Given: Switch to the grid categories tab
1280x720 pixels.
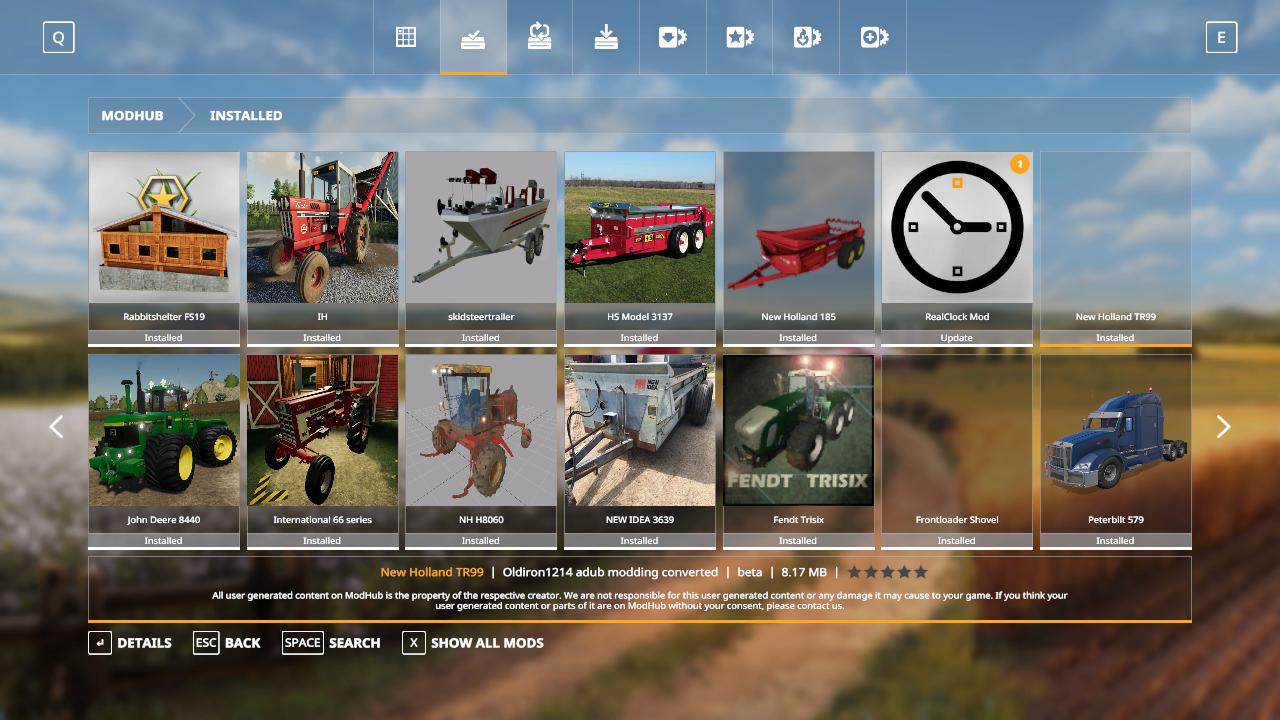Looking at the screenshot, I should (406, 38).
